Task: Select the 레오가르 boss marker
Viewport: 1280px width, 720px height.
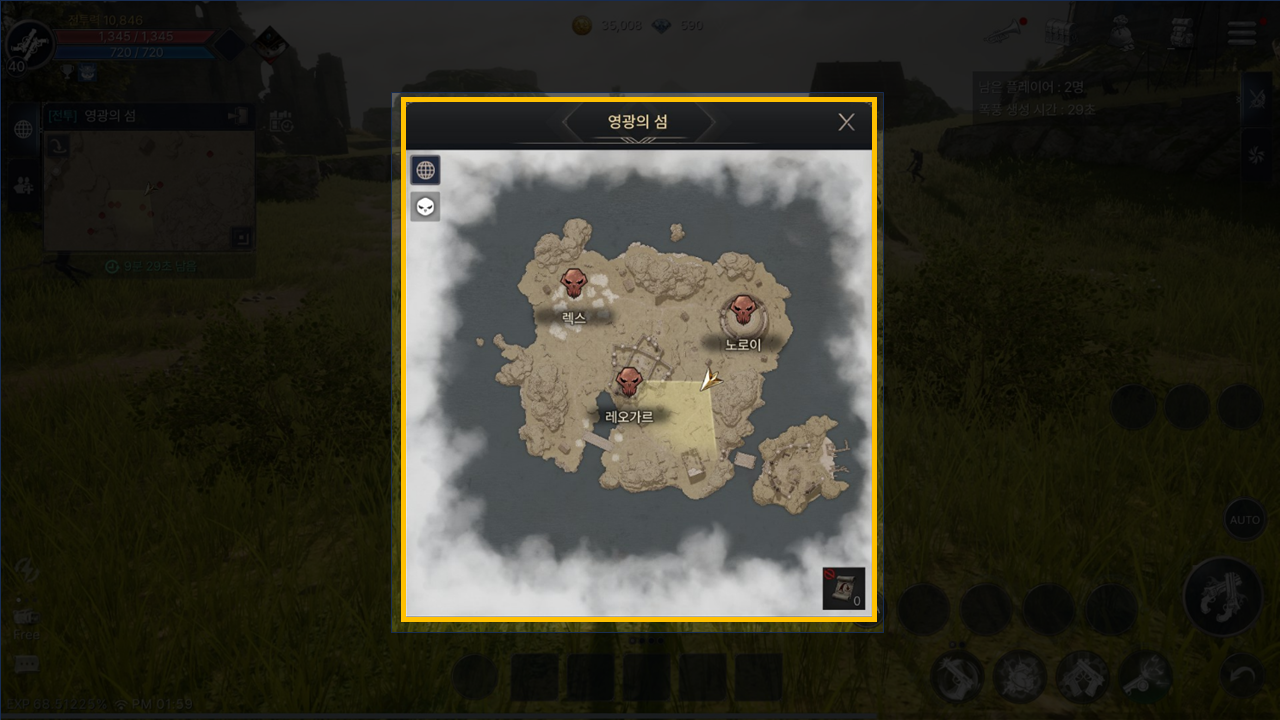Action: [x=628, y=382]
